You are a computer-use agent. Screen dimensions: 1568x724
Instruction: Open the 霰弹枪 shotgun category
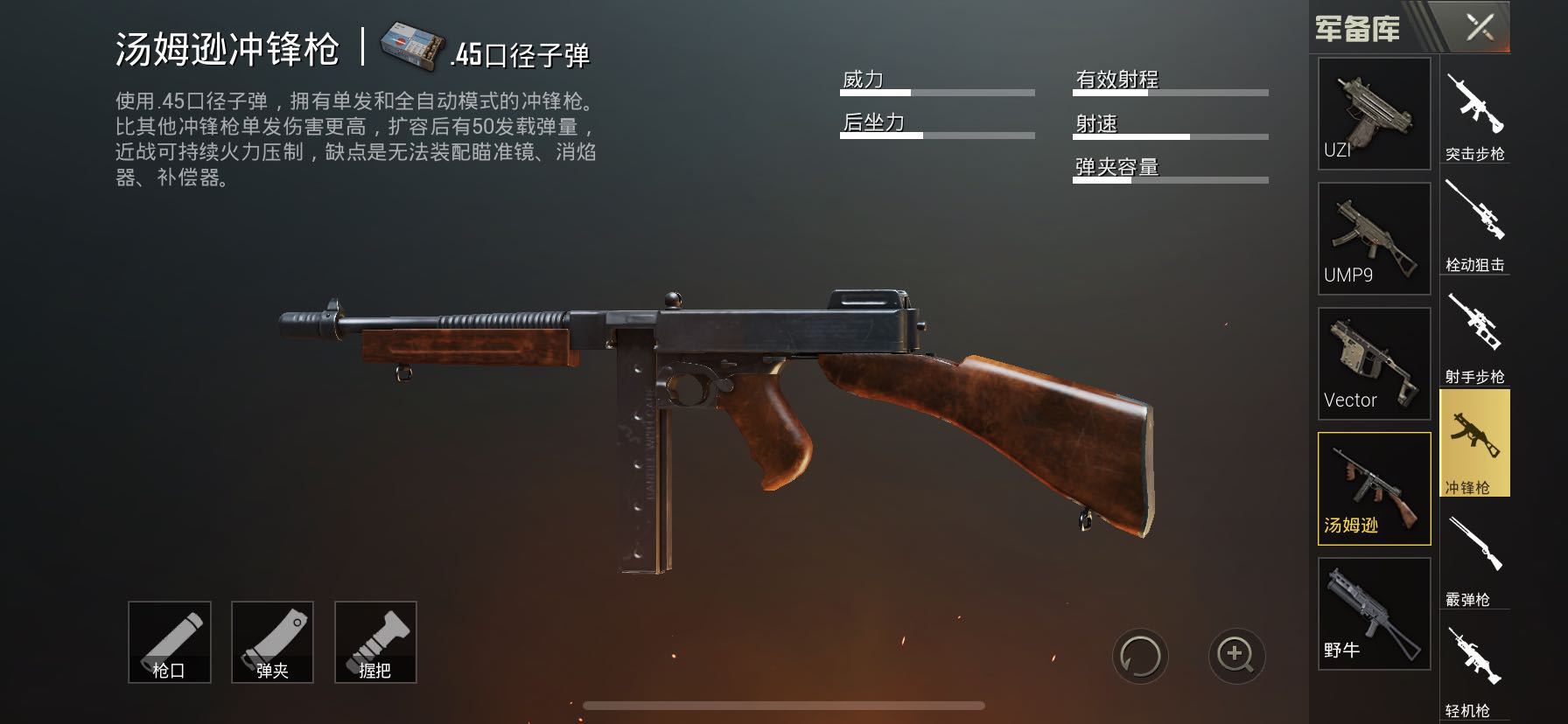1474,559
